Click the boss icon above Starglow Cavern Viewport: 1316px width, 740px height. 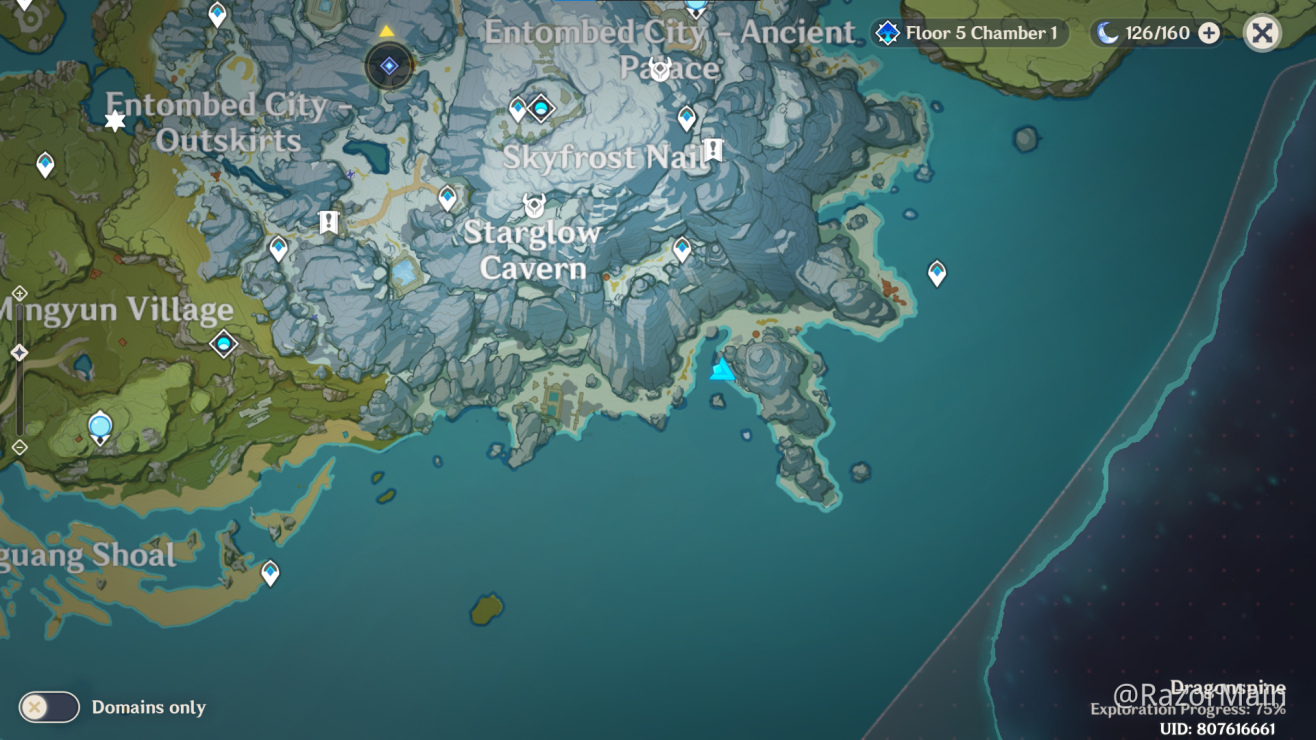click(534, 206)
